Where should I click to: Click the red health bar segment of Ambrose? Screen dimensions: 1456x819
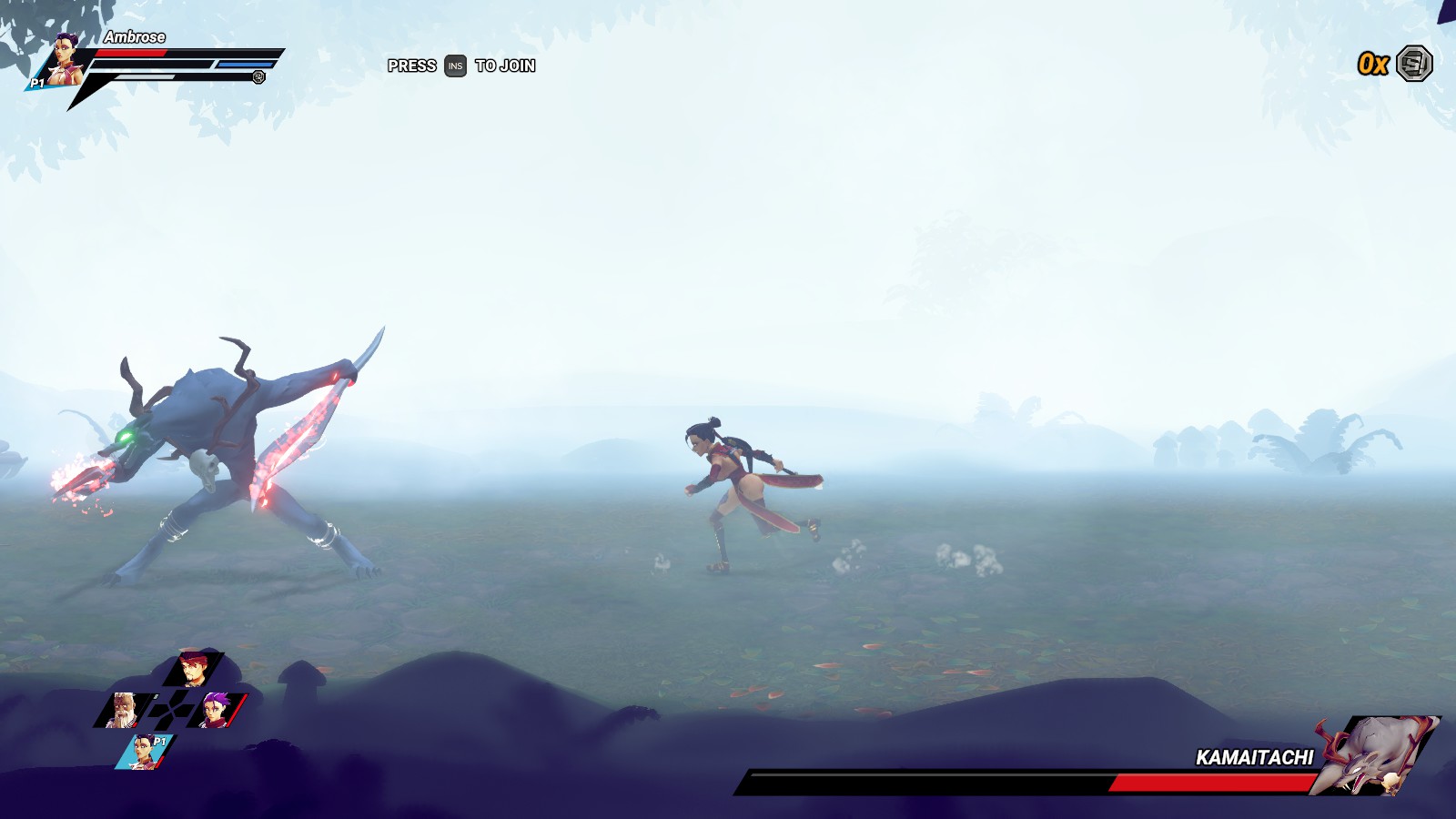[x=131, y=53]
